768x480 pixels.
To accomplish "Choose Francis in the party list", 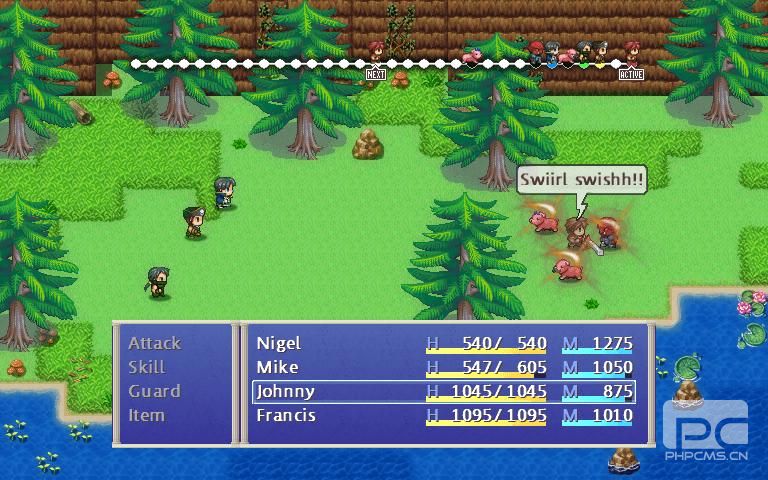I will click(444, 415).
